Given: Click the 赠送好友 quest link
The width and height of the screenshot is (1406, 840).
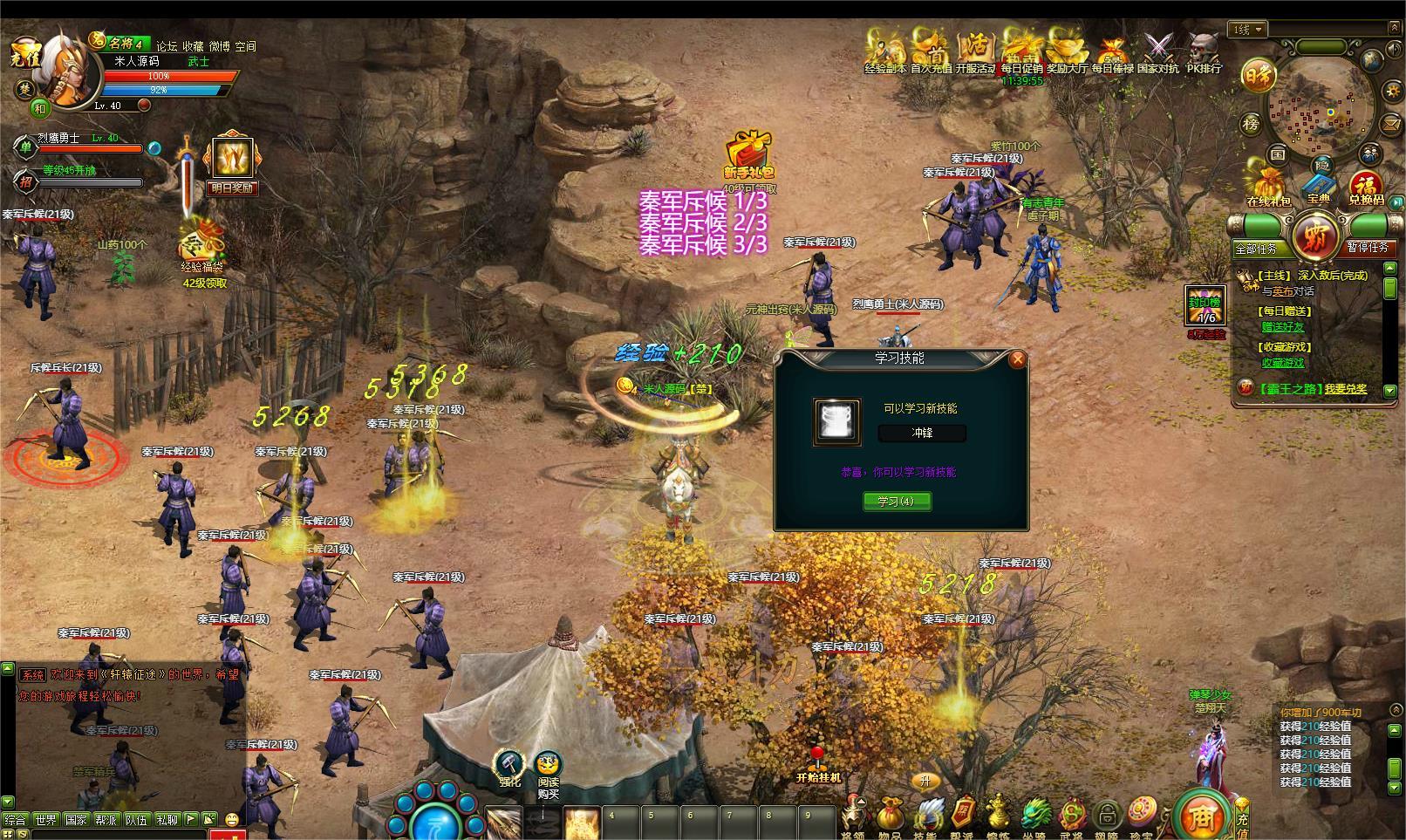Looking at the screenshot, I should coord(1283,327).
